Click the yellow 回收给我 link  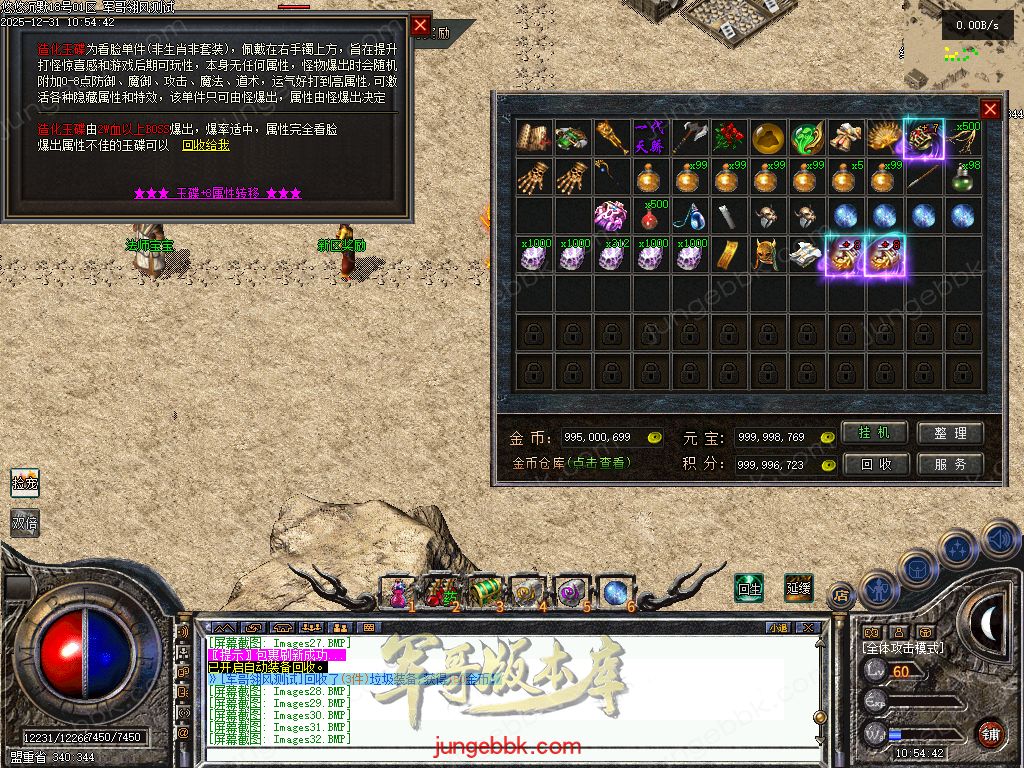click(x=206, y=145)
